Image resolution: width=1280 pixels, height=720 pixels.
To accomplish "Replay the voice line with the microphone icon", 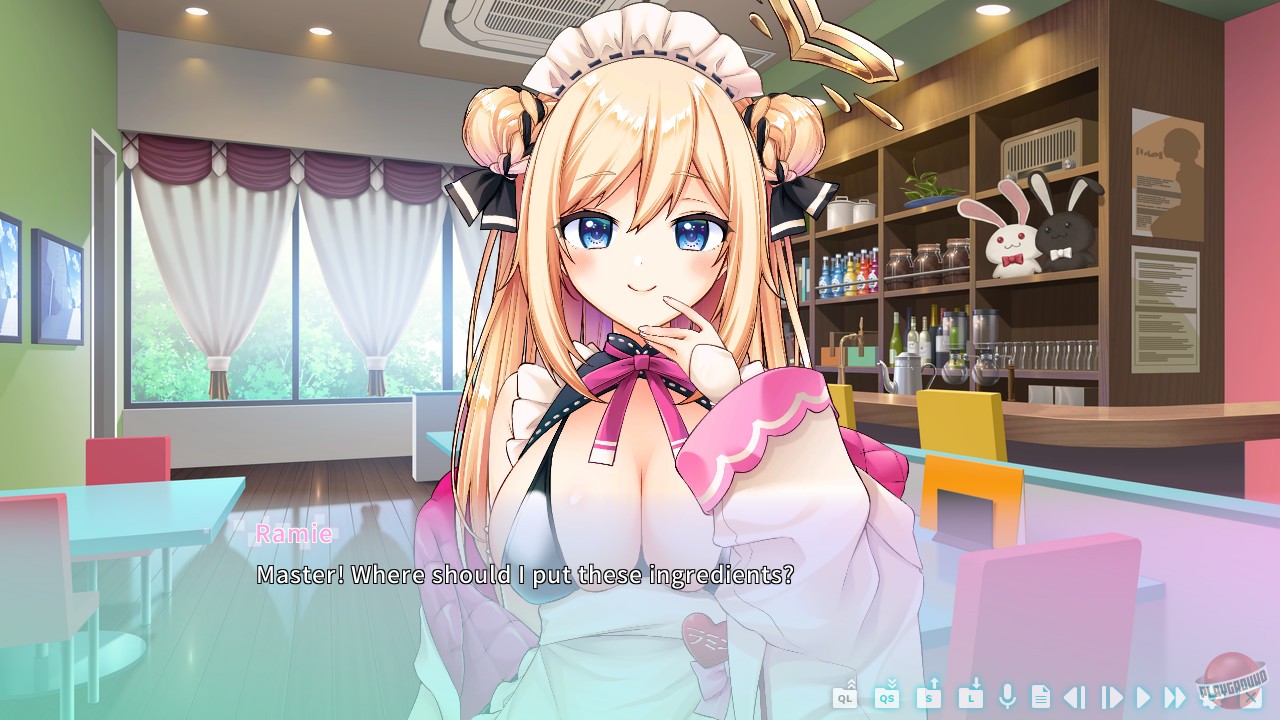I will (x=1008, y=696).
